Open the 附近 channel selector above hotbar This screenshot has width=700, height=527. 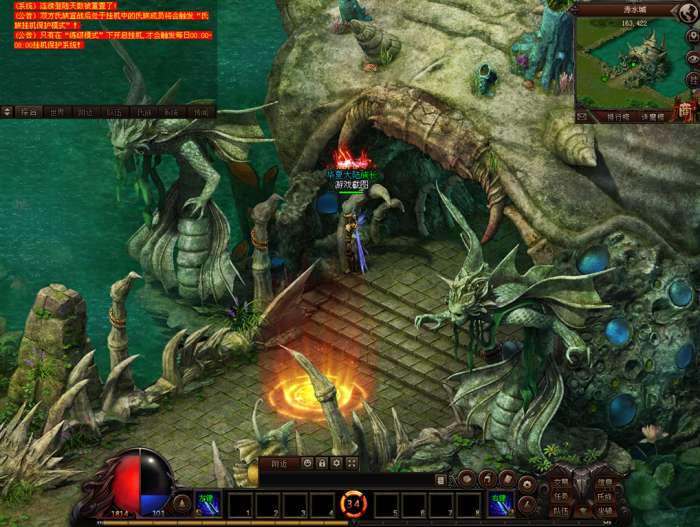coord(279,464)
